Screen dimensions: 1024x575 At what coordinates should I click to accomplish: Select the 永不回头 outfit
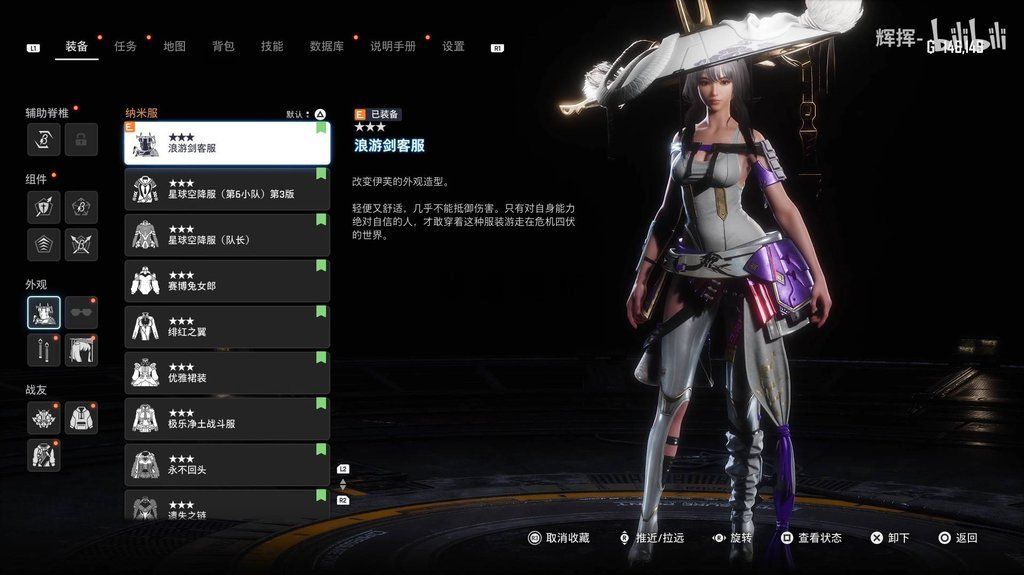[x=227, y=464]
